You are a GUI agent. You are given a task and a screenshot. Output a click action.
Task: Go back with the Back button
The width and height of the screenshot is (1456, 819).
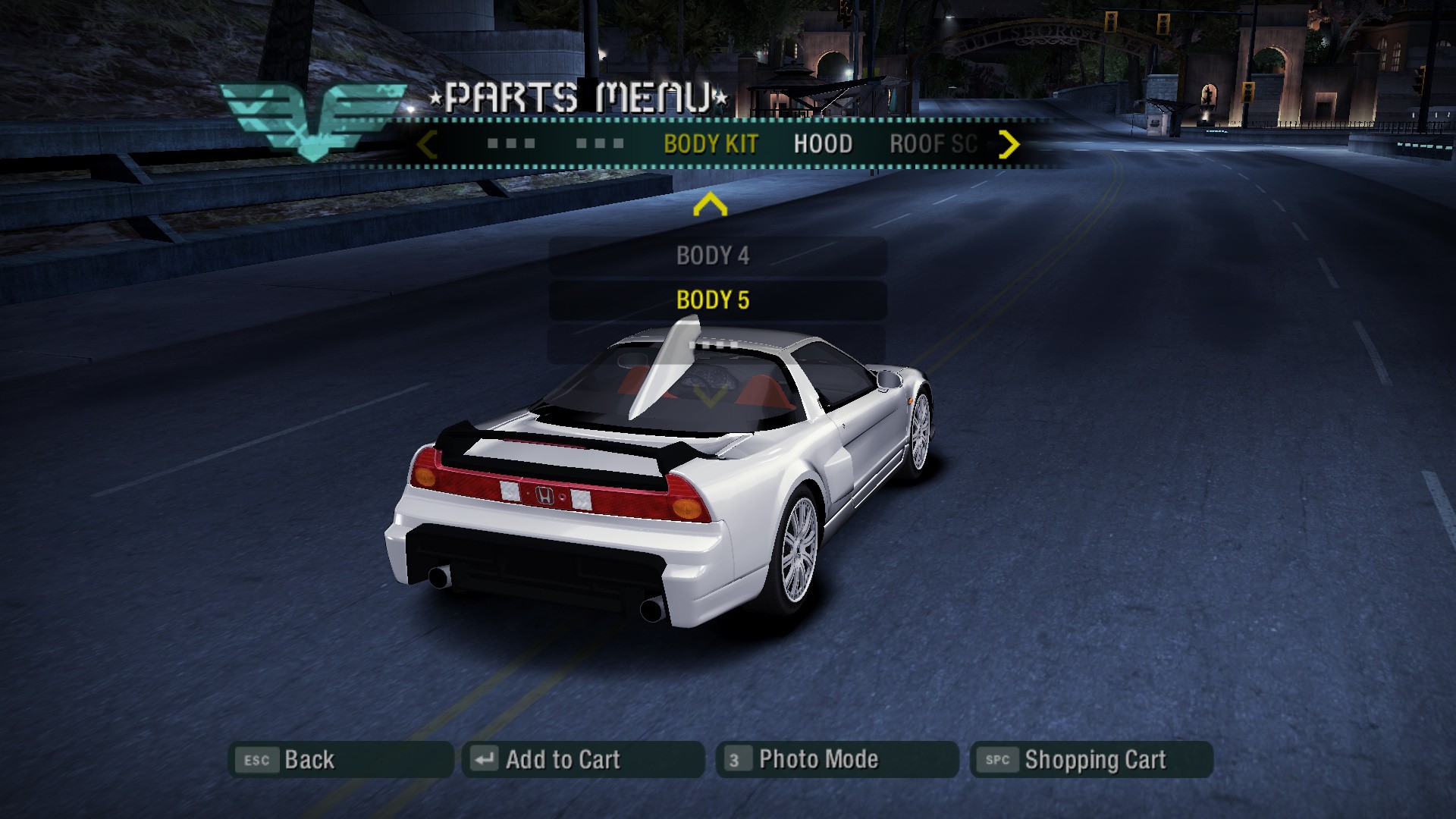pos(340,760)
